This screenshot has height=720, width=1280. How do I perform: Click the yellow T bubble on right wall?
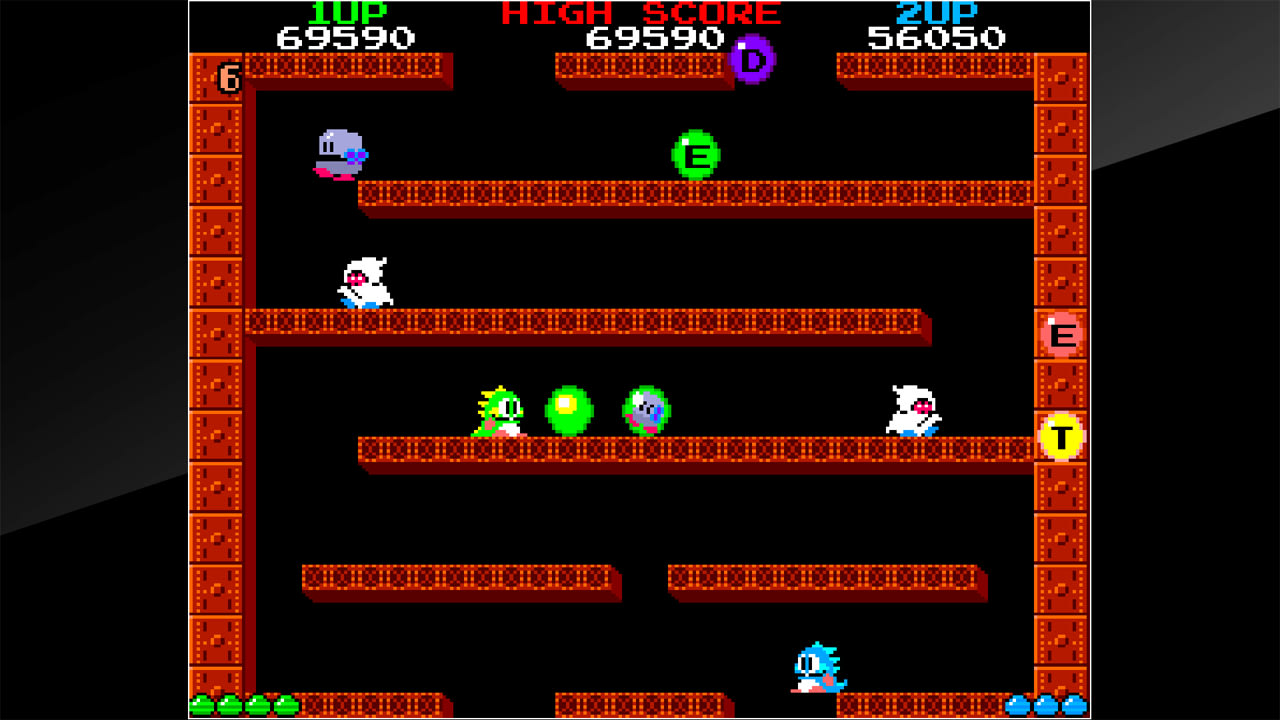[1059, 438]
